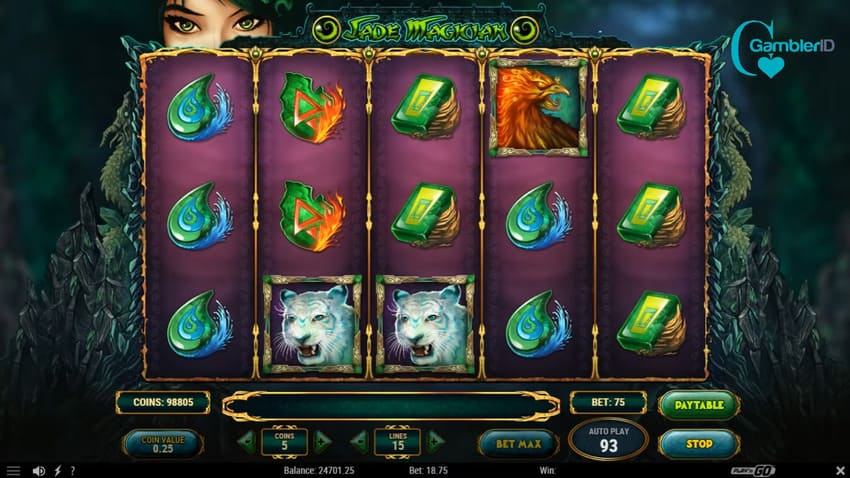
Task: Increase the number of lines
Action: 435,441
